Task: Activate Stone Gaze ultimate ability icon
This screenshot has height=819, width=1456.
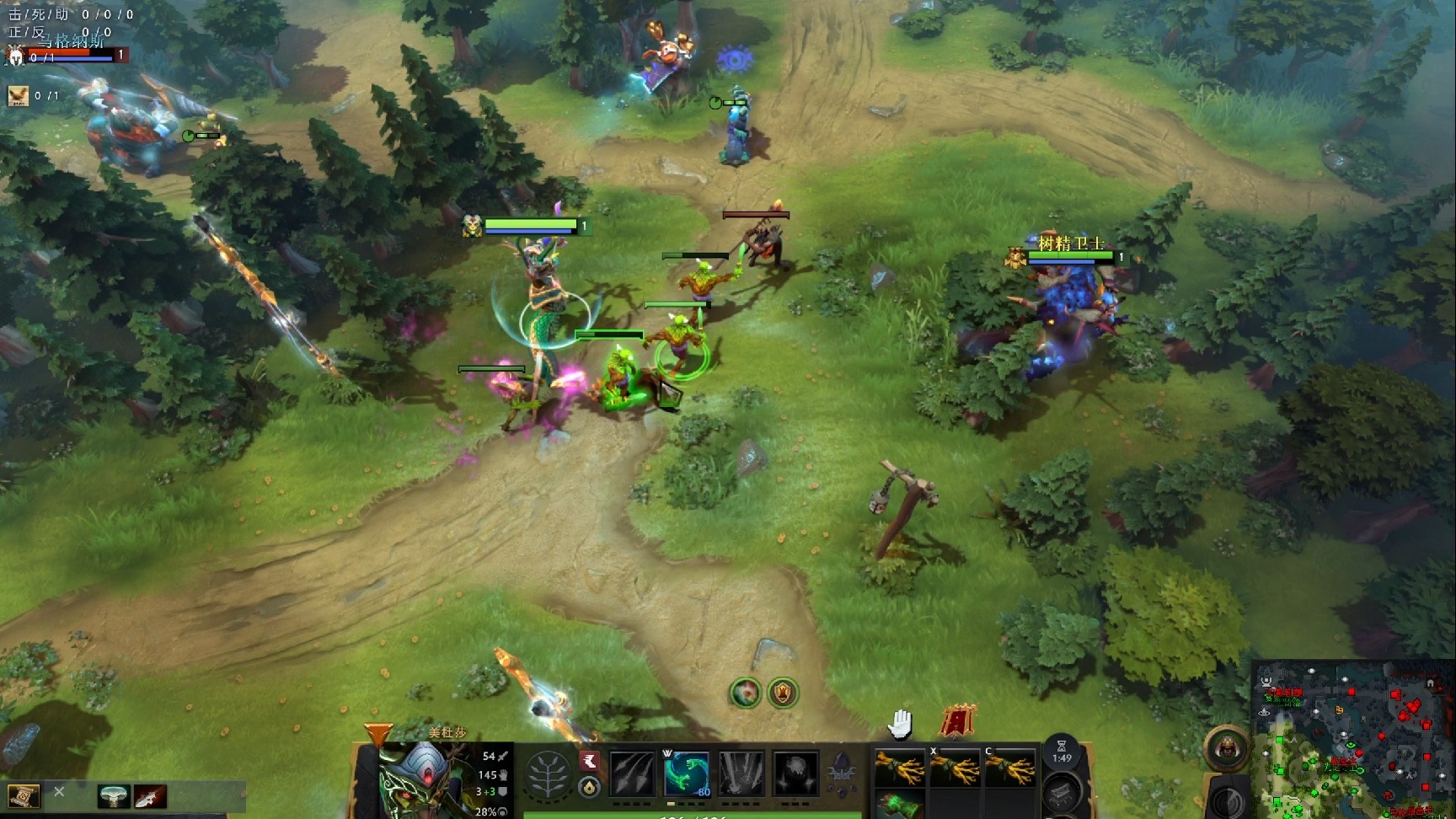Action: pyautogui.click(x=795, y=773)
